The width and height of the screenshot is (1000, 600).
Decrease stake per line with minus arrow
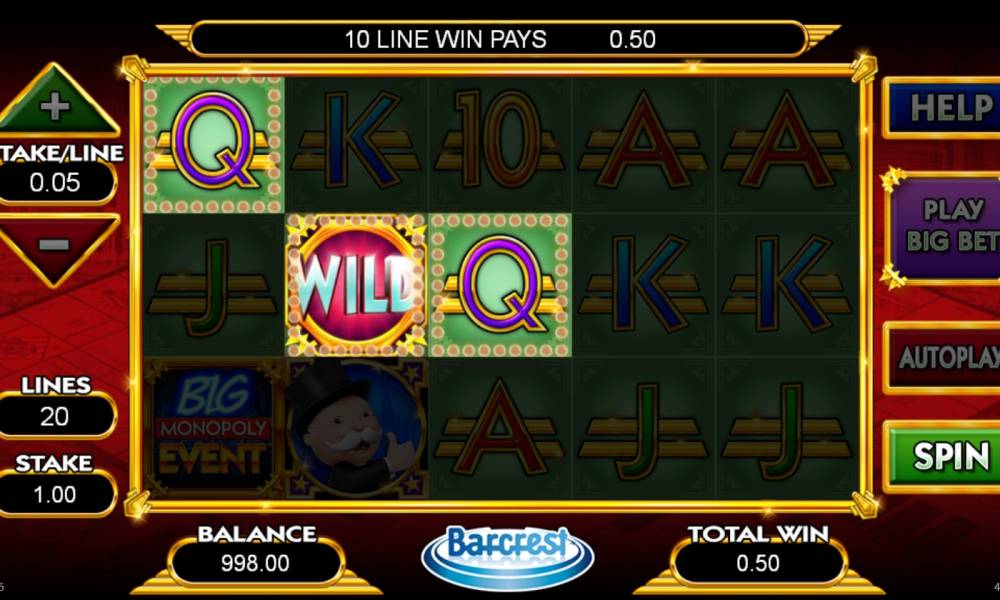click(x=56, y=244)
